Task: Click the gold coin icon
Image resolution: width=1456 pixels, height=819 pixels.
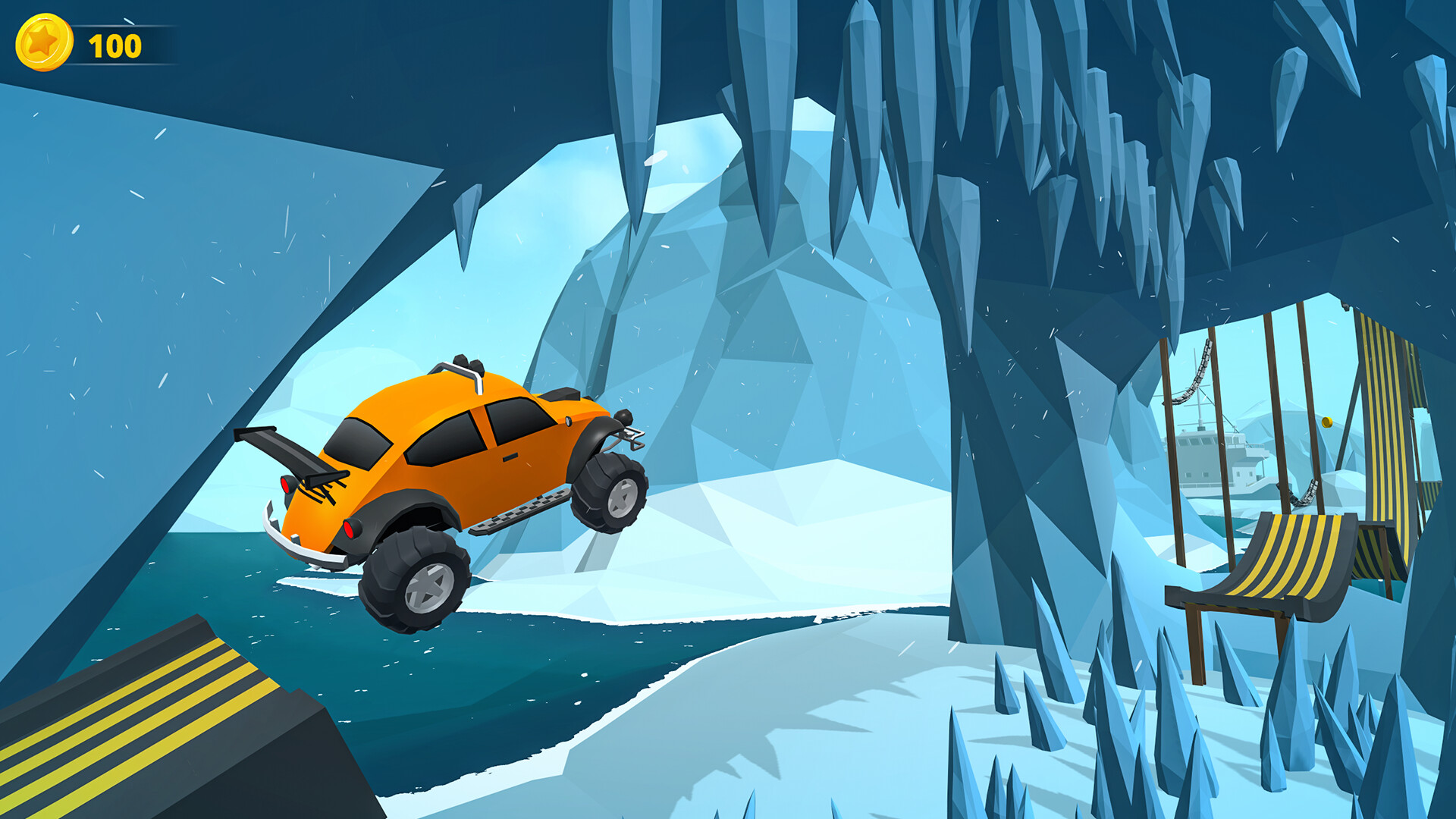Action: (44, 43)
